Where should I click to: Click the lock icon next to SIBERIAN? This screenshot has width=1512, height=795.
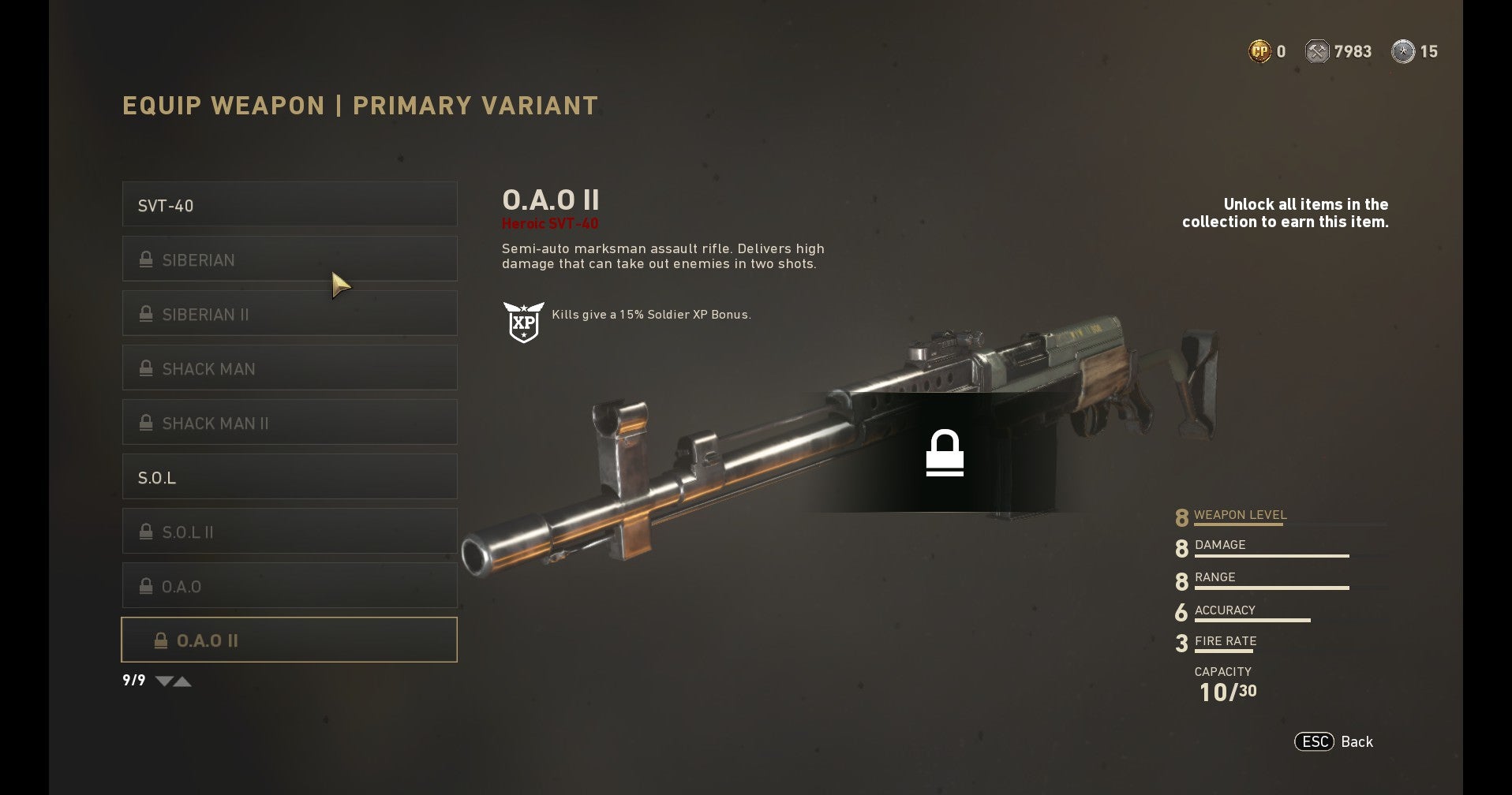pos(145,259)
